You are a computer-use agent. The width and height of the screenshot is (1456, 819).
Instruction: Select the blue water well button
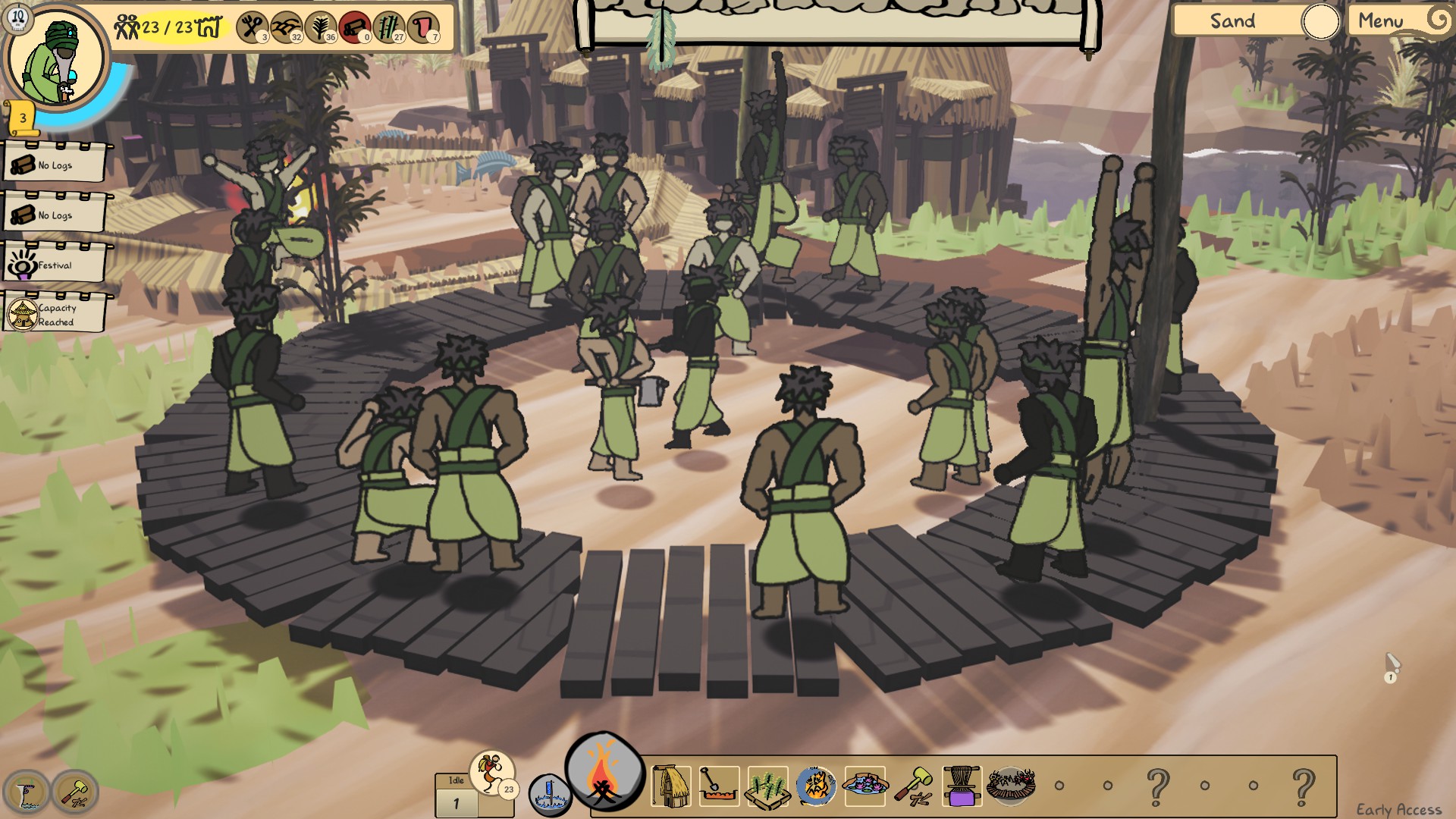549,795
